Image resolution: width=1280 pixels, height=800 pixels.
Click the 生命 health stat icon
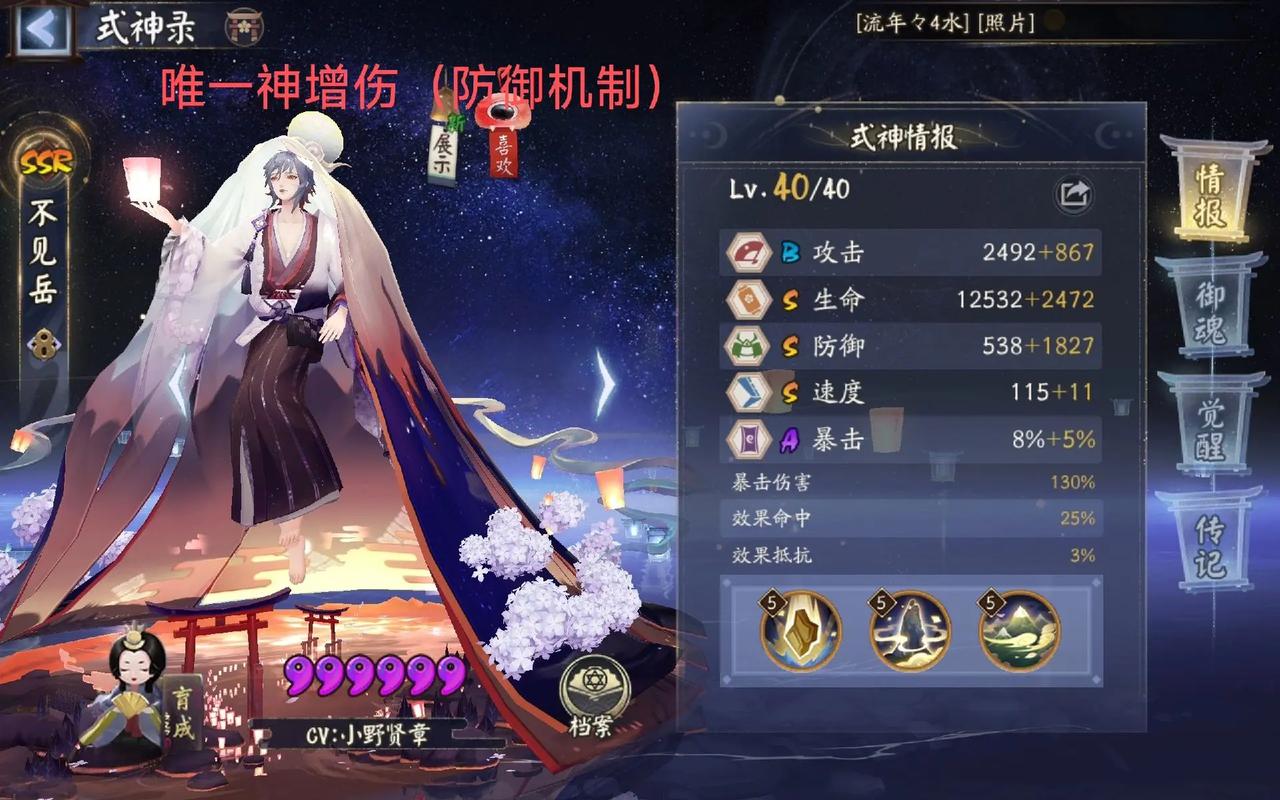748,300
